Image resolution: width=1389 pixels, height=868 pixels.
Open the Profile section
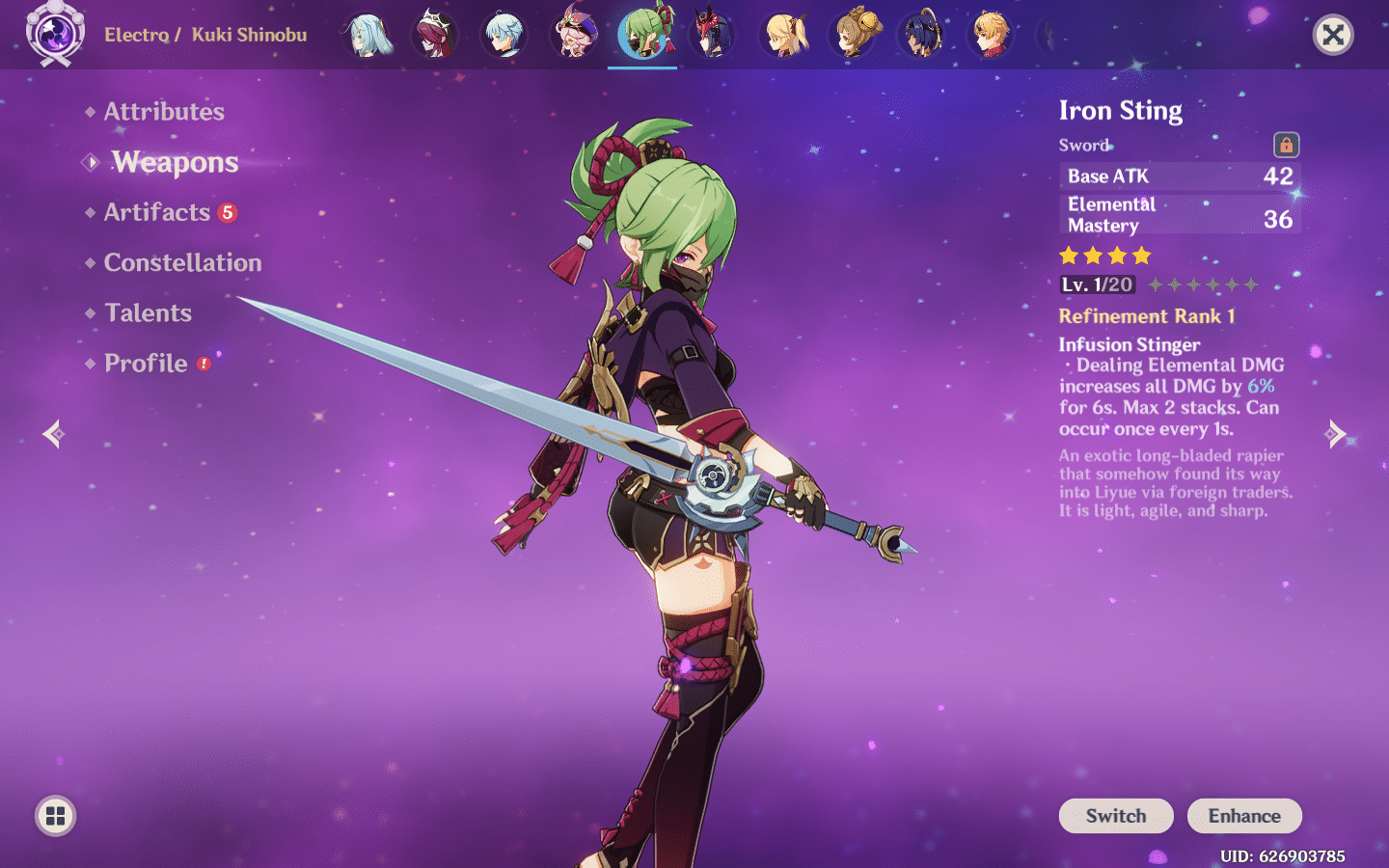click(146, 363)
